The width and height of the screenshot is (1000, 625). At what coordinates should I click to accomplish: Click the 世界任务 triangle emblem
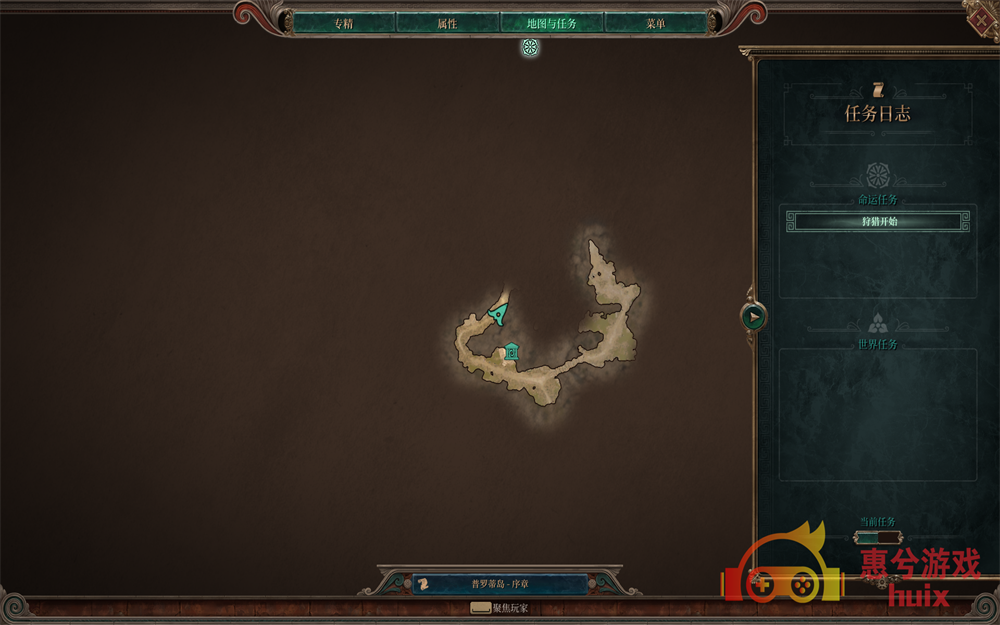pyautogui.click(x=878, y=323)
